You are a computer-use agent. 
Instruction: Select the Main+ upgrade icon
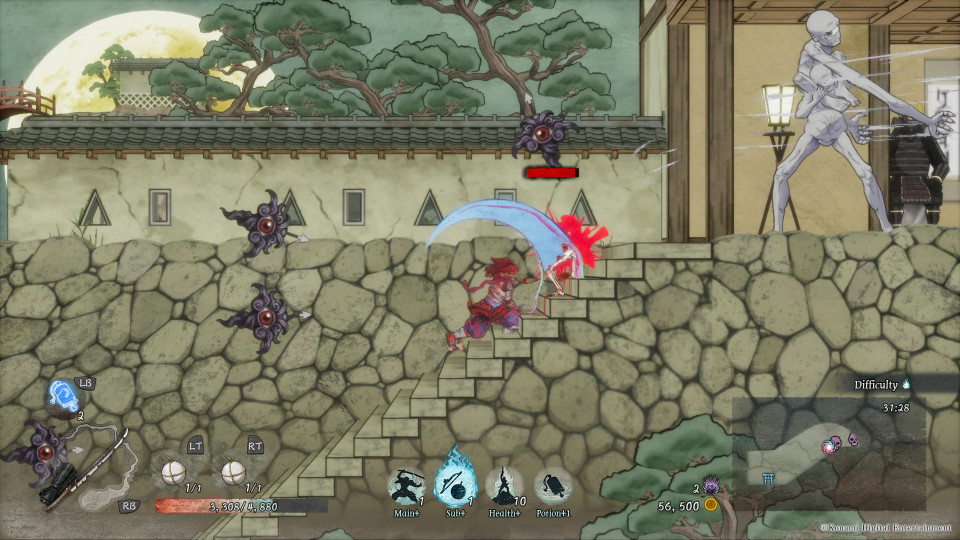(x=405, y=486)
